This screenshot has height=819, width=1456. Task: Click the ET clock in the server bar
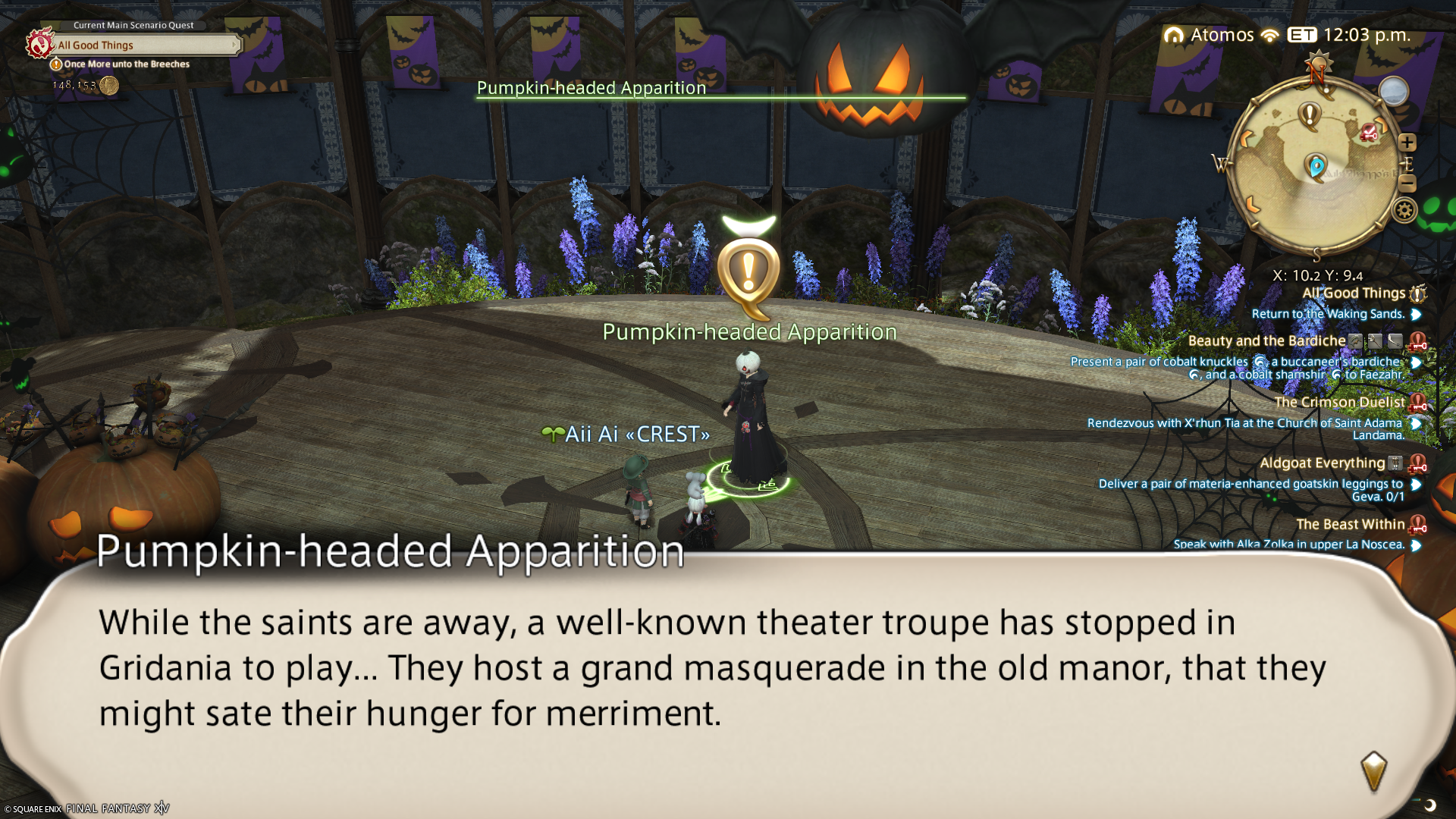(x=1350, y=35)
